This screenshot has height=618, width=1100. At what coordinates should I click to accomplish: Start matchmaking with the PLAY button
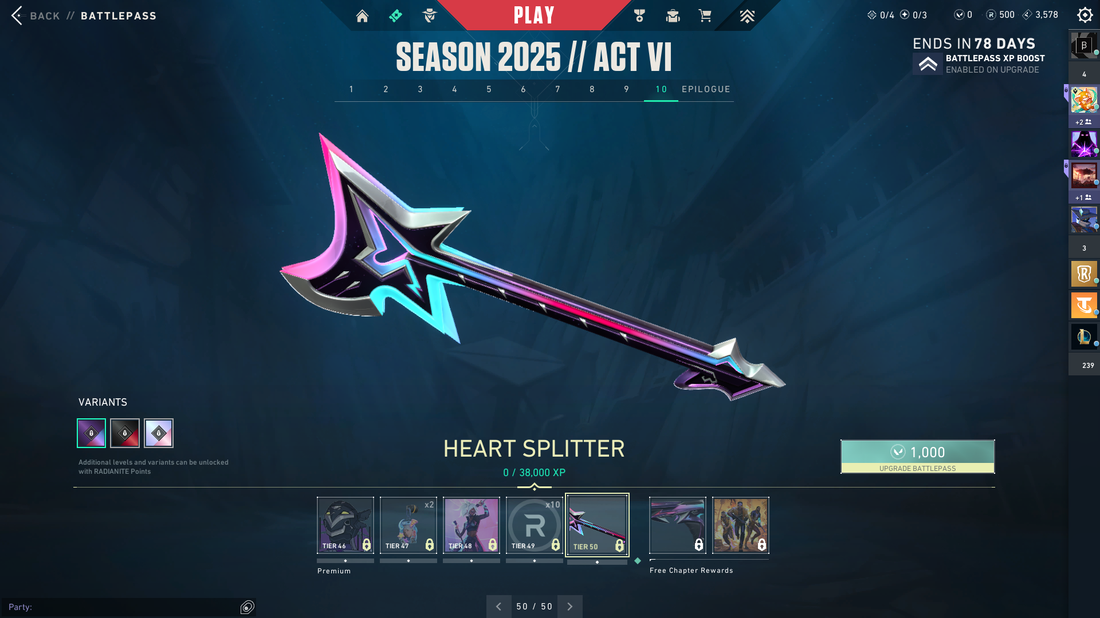click(x=534, y=16)
